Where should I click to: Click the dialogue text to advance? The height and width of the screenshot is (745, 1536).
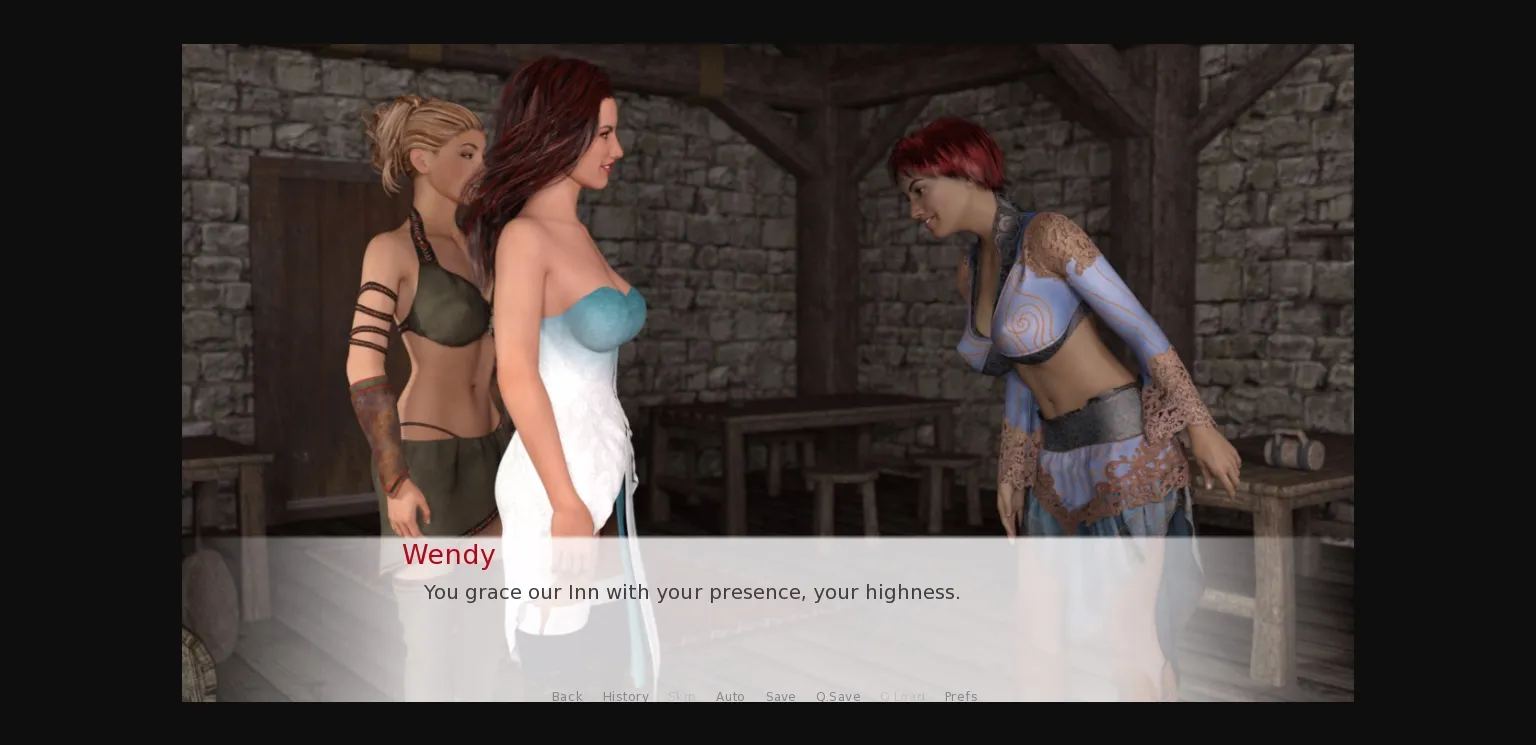(x=692, y=592)
